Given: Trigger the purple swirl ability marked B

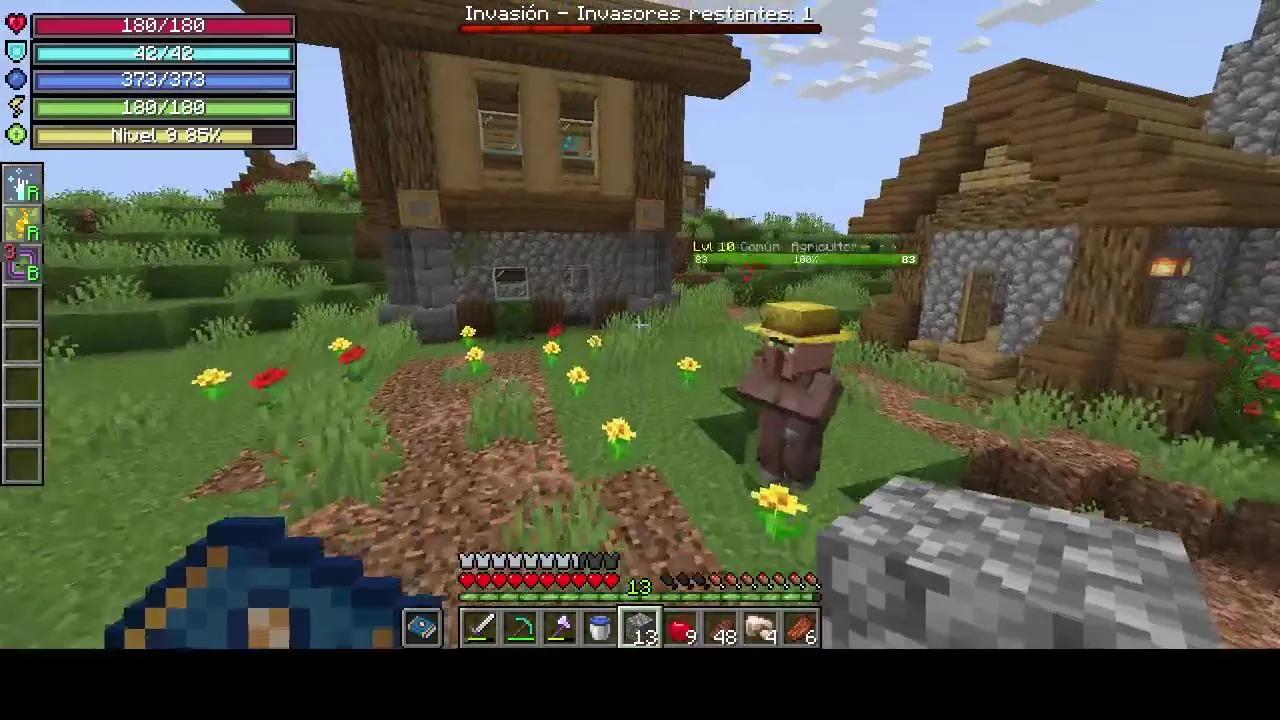Looking at the screenshot, I should [22, 265].
